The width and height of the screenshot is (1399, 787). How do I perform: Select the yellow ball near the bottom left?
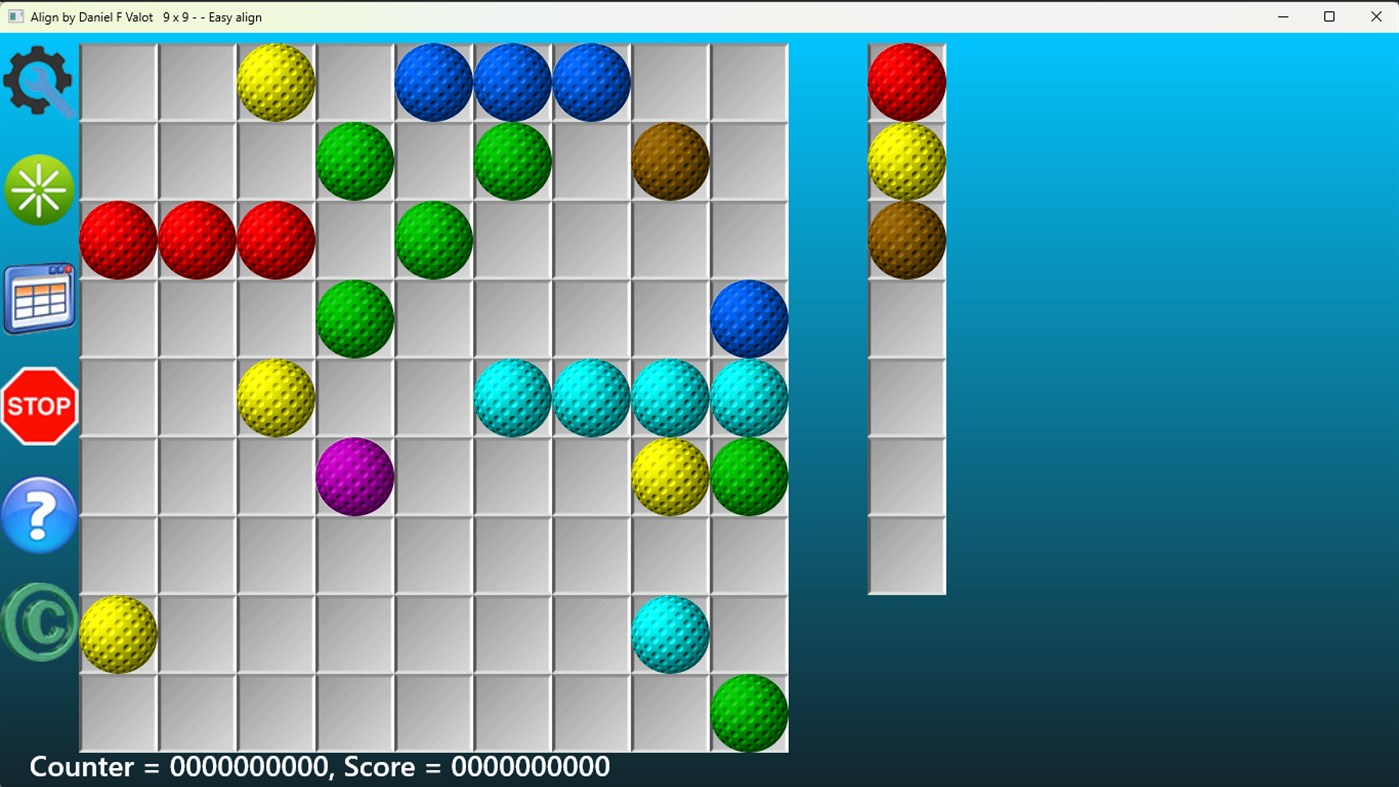[118, 633]
